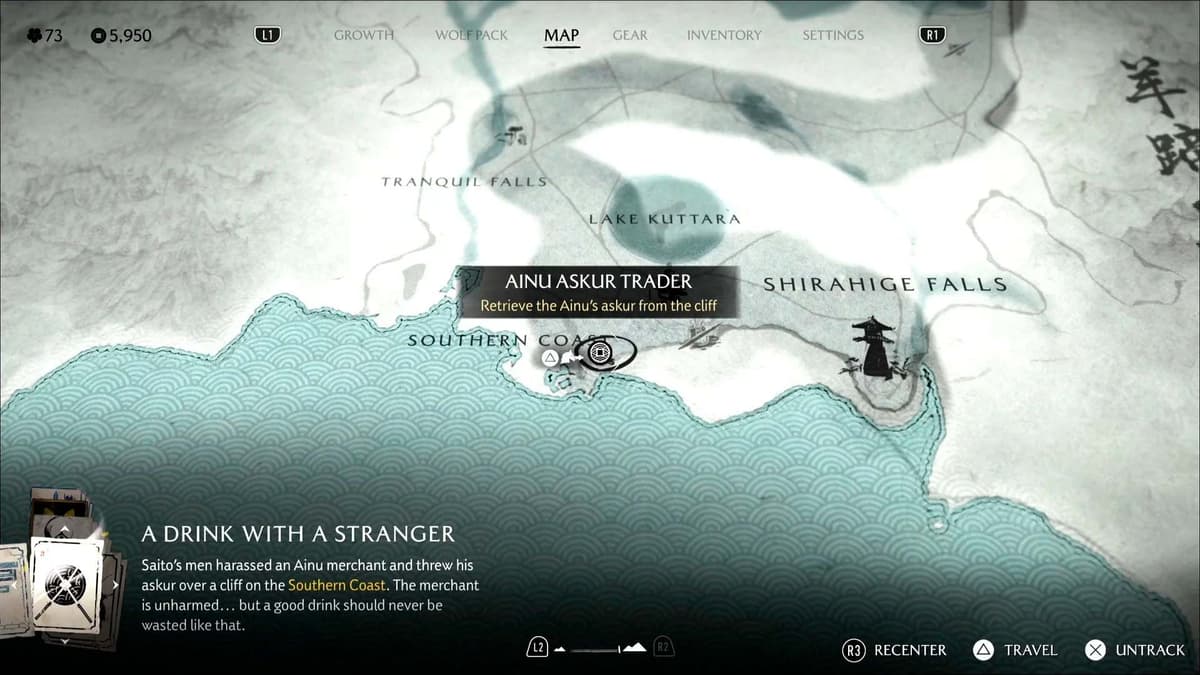This screenshot has width=1200, height=675.
Task: Open the Inventory tab
Action: click(x=724, y=35)
